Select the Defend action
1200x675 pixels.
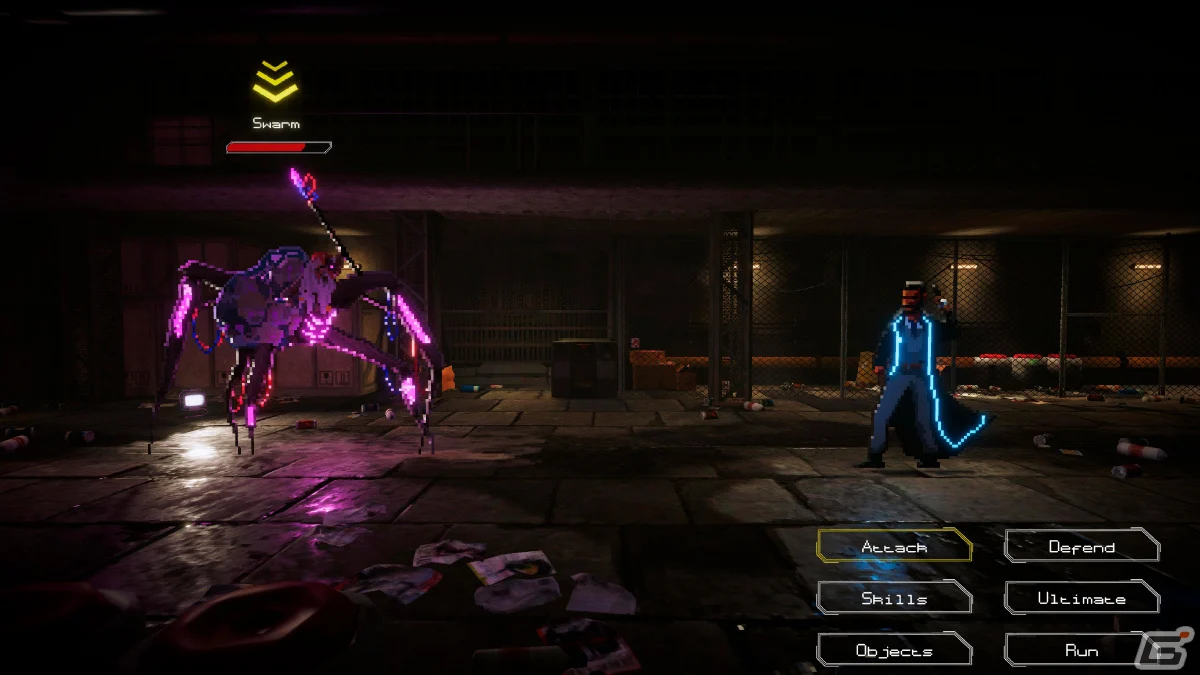click(x=1081, y=546)
